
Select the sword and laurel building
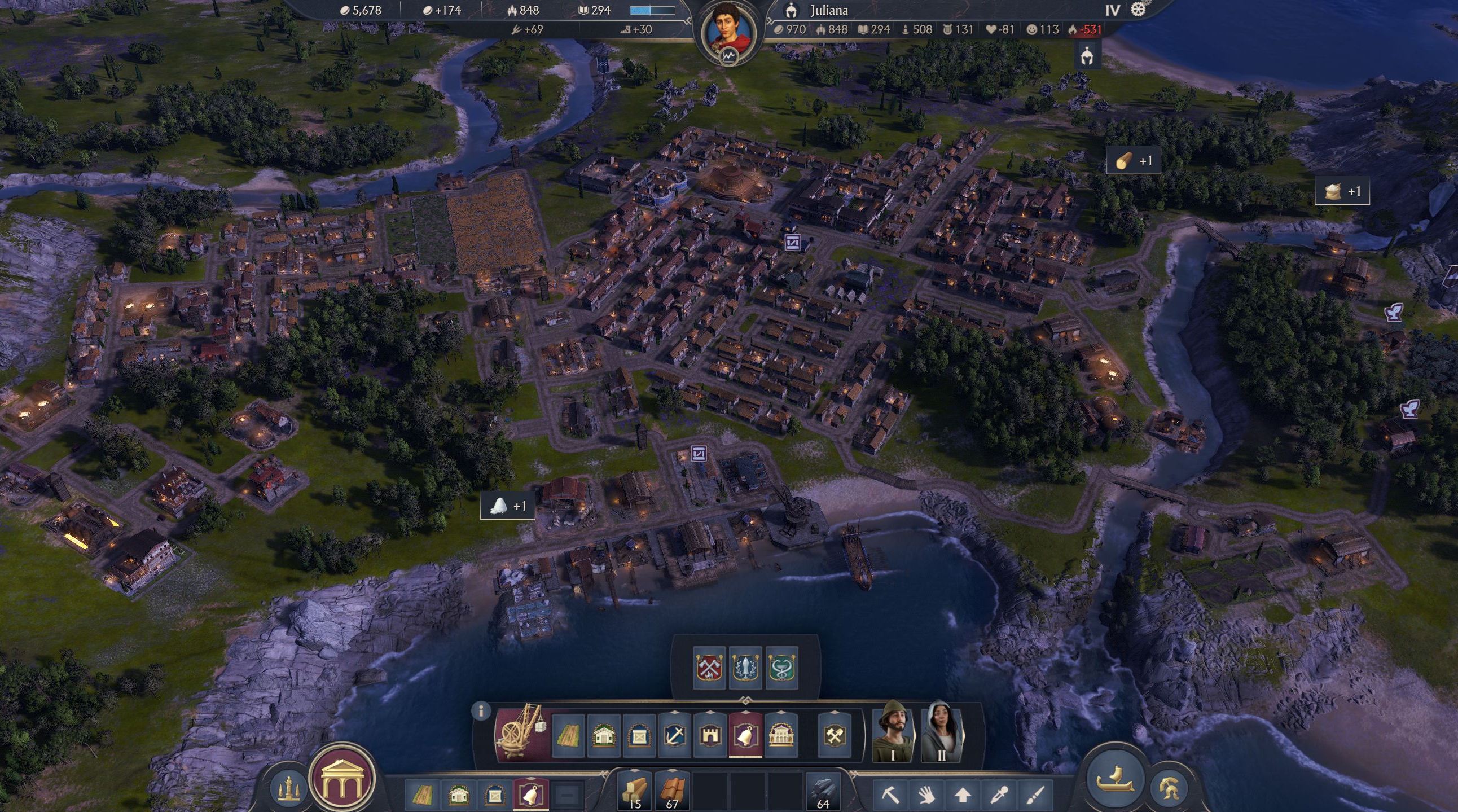(745, 668)
